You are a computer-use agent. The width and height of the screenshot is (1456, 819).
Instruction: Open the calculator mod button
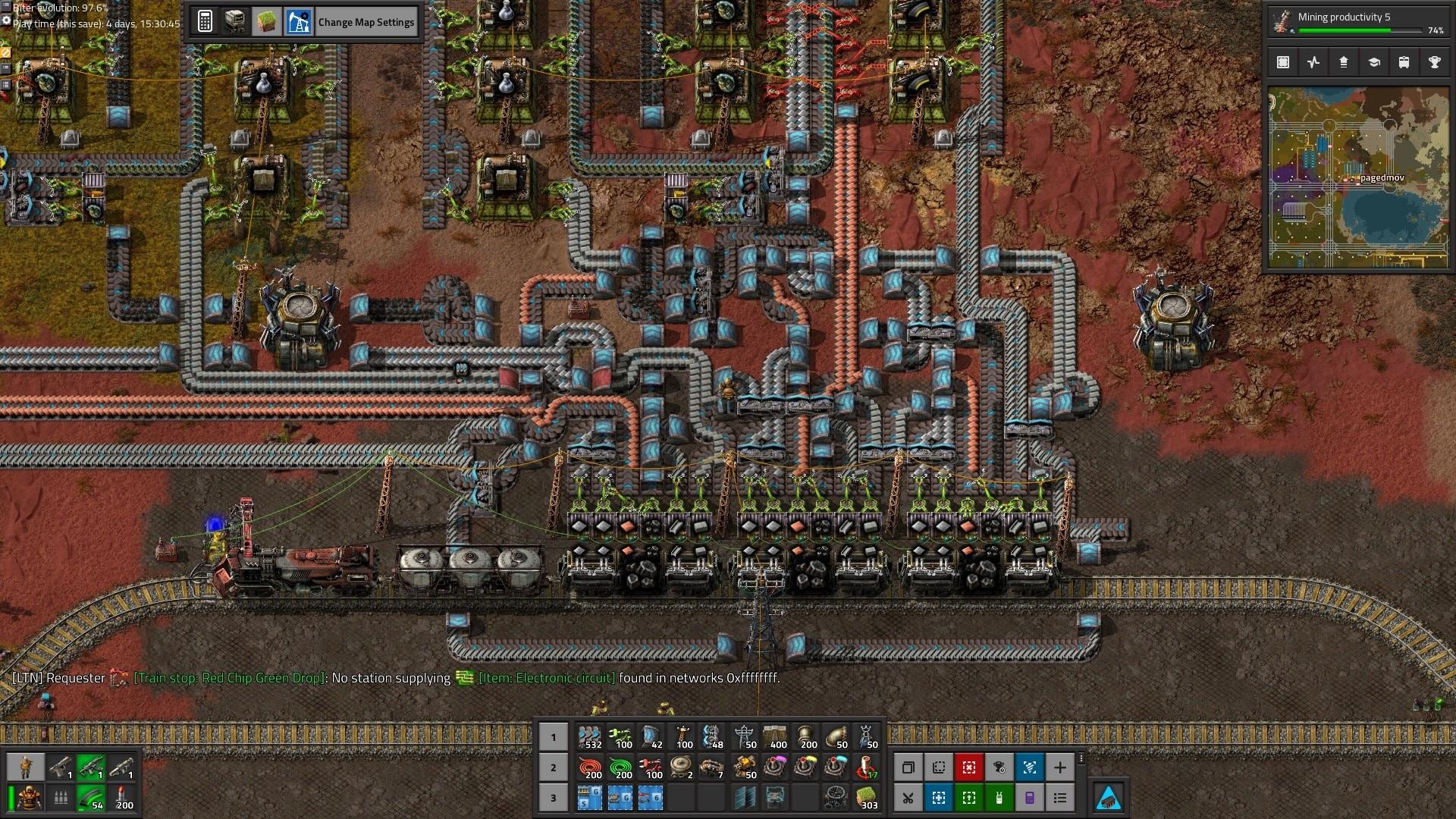(x=205, y=22)
